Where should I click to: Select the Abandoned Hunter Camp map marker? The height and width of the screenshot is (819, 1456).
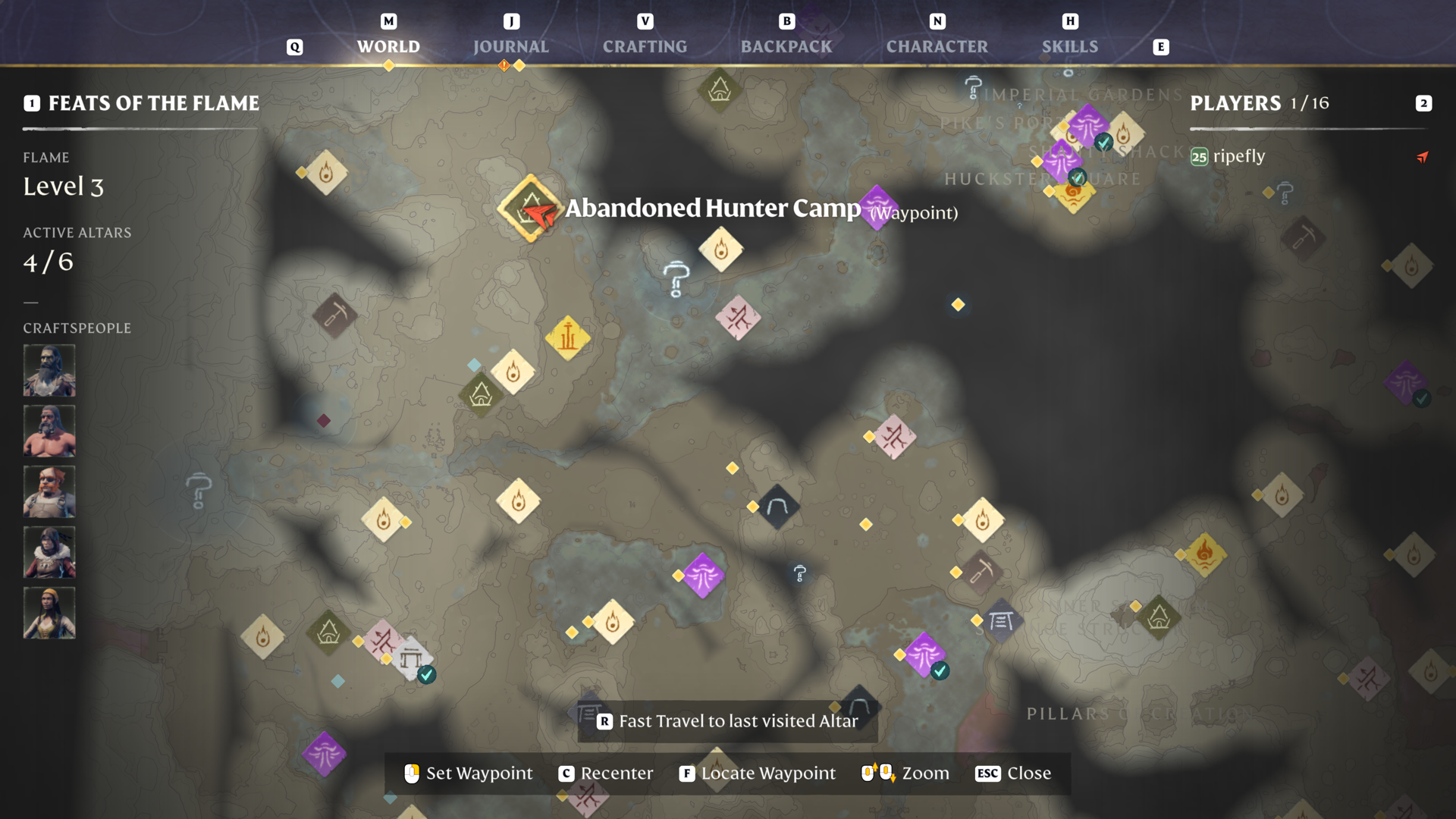point(530,209)
